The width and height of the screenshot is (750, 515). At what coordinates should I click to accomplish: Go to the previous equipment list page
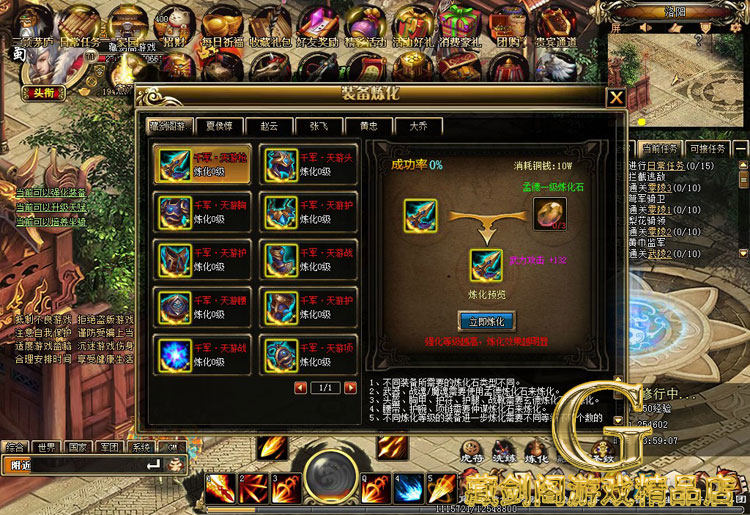300,387
